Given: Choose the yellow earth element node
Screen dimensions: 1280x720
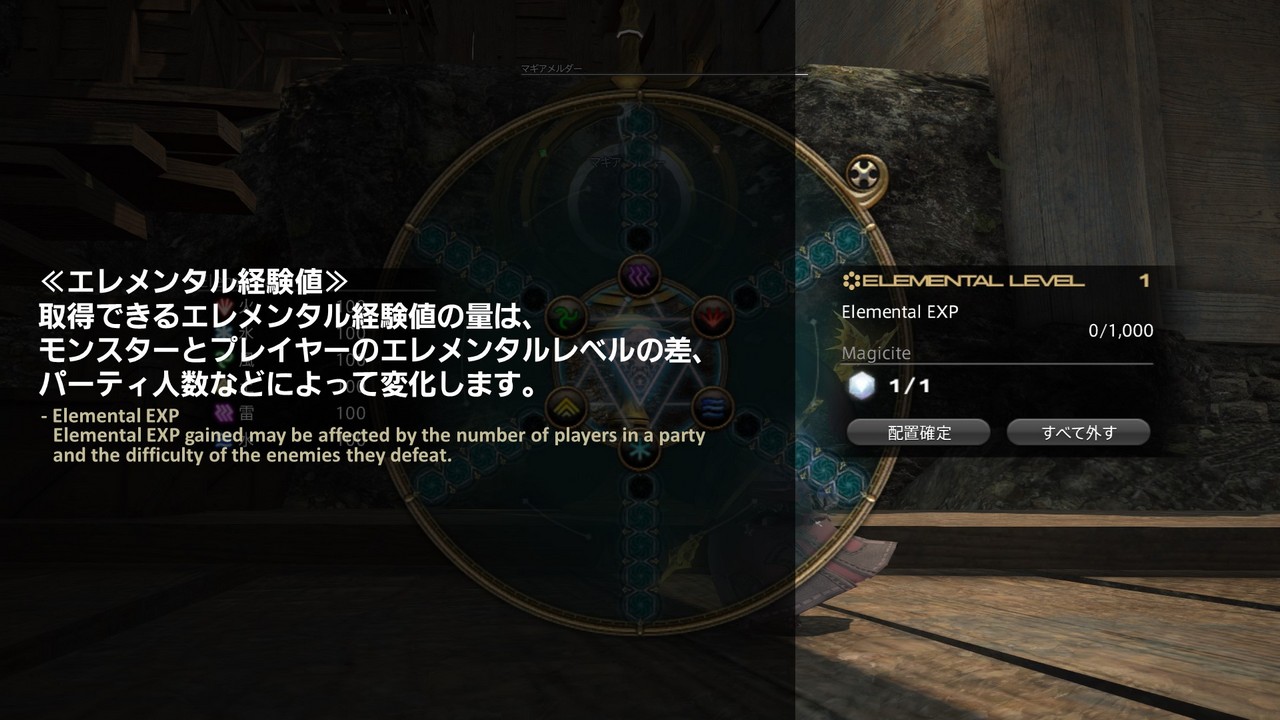Looking at the screenshot, I should click(565, 406).
